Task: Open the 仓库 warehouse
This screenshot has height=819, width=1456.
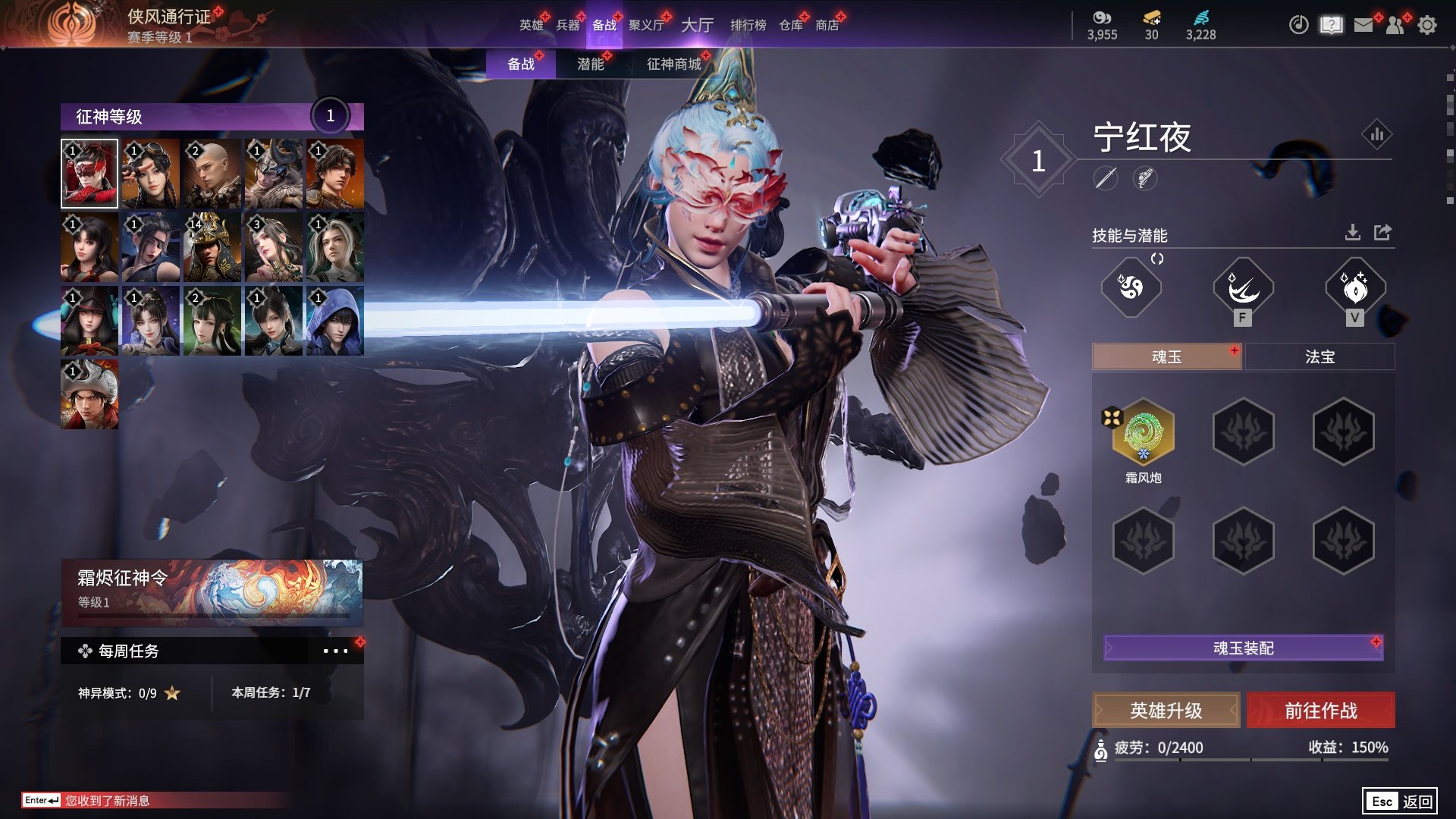Action: (790, 25)
